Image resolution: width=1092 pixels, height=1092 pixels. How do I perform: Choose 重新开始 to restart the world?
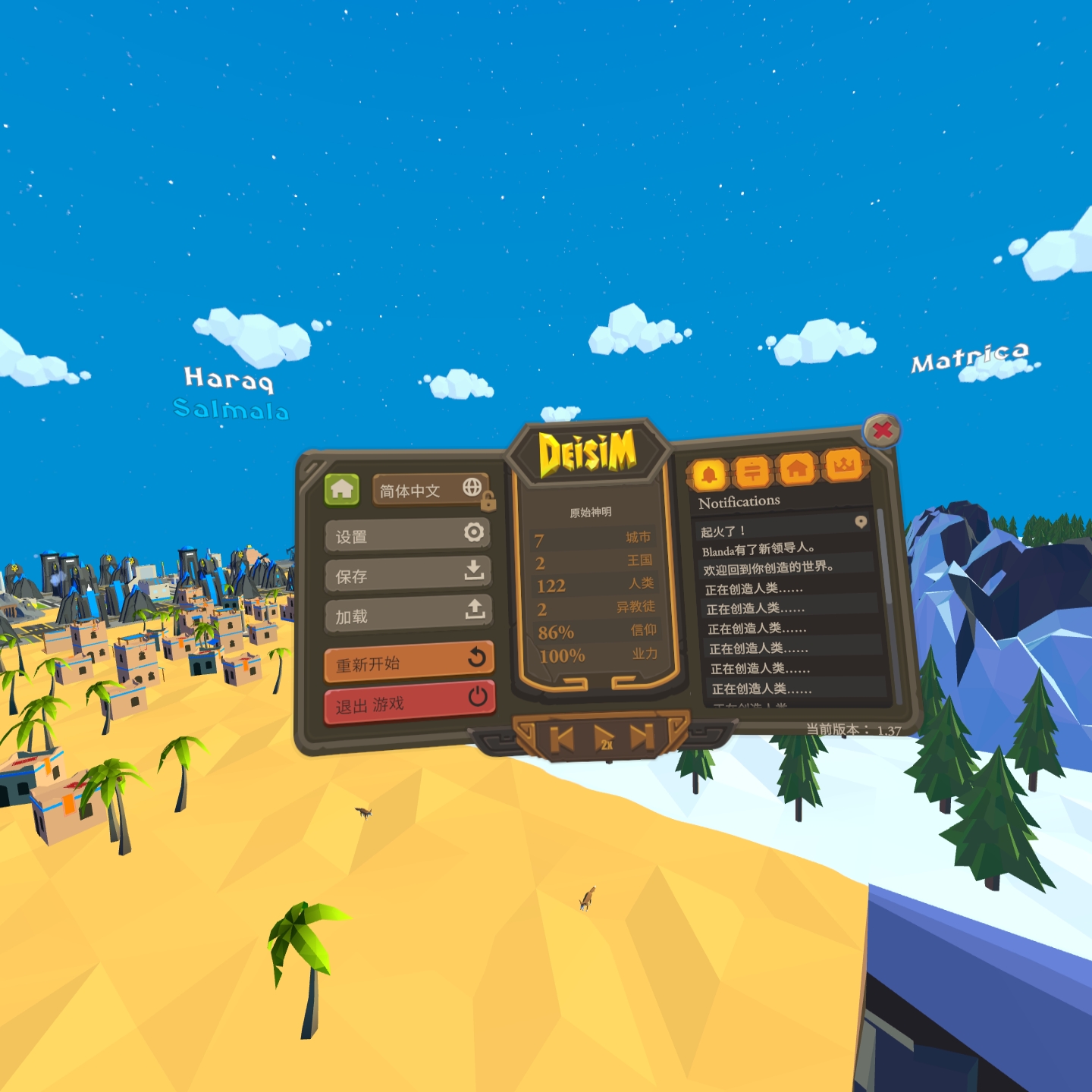(409, 661)
